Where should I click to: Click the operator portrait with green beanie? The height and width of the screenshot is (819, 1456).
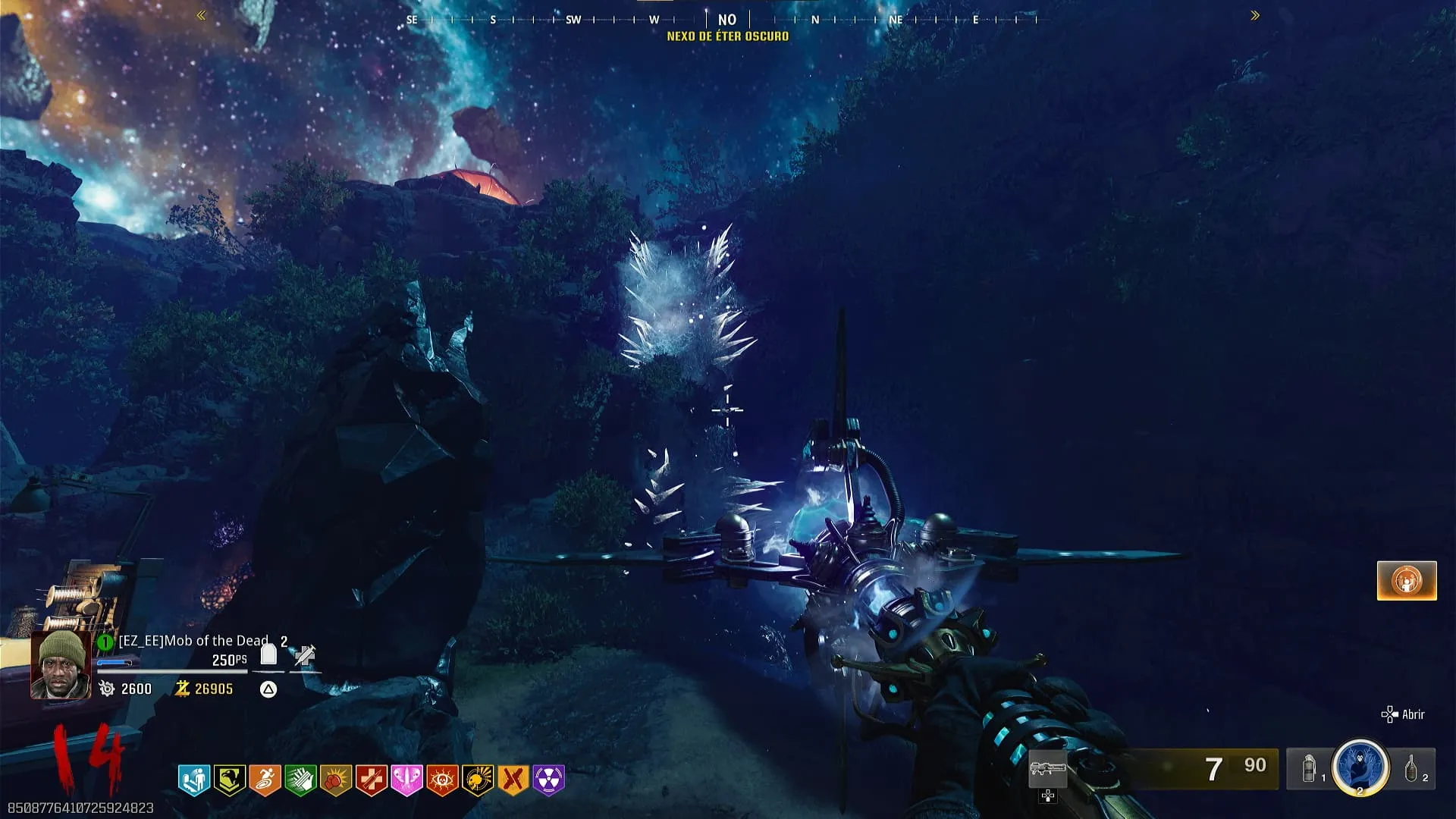point(61,665)
